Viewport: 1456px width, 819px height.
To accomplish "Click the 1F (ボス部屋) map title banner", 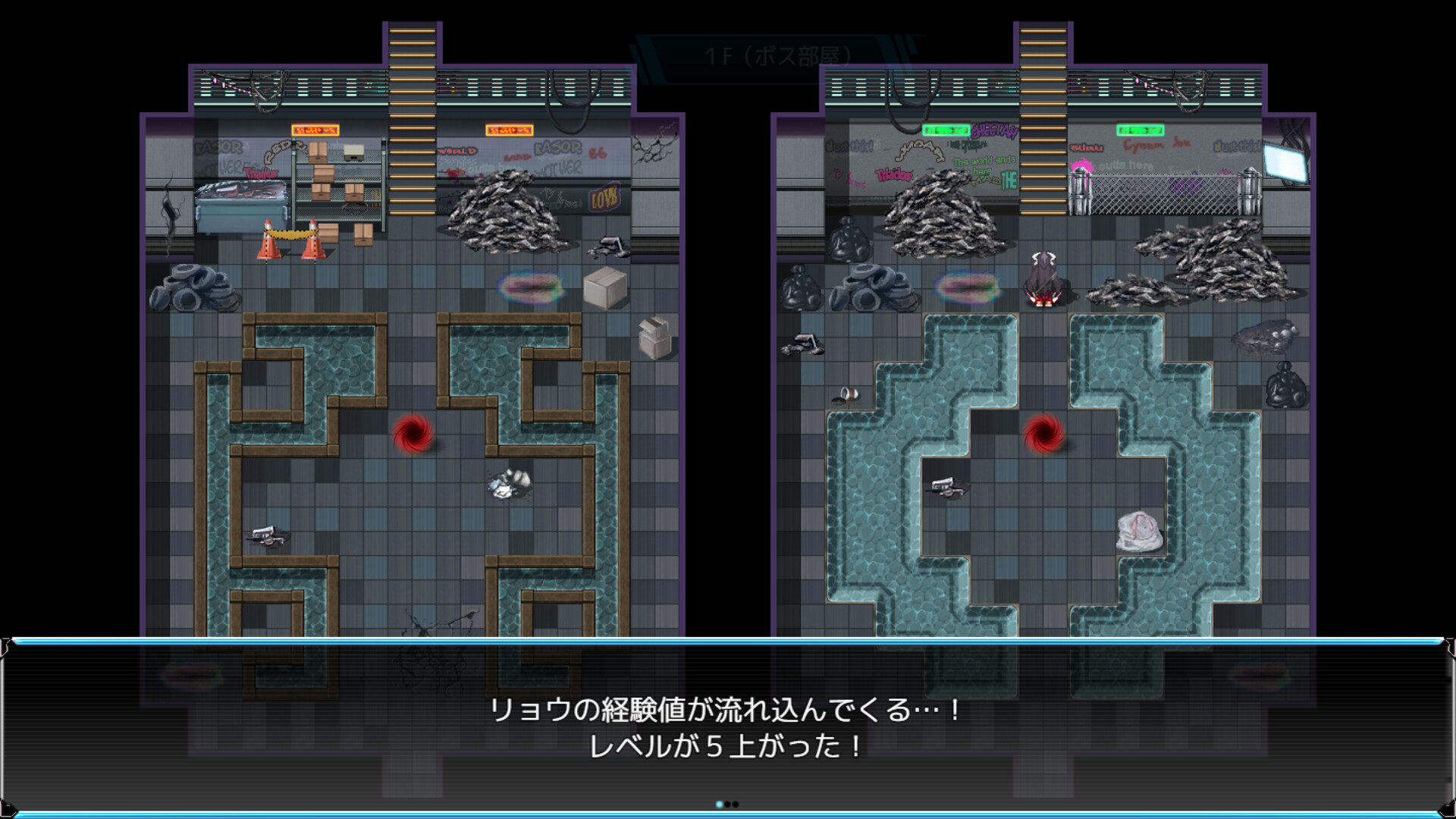I will [x=781, y=53].
